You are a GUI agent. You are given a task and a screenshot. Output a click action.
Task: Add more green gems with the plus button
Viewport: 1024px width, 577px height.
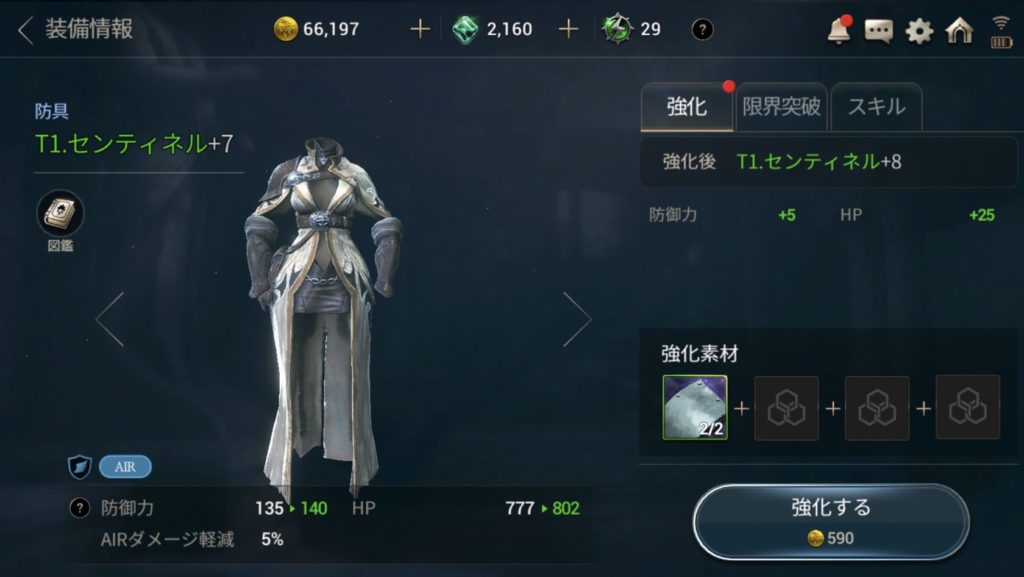coord(568,29)
